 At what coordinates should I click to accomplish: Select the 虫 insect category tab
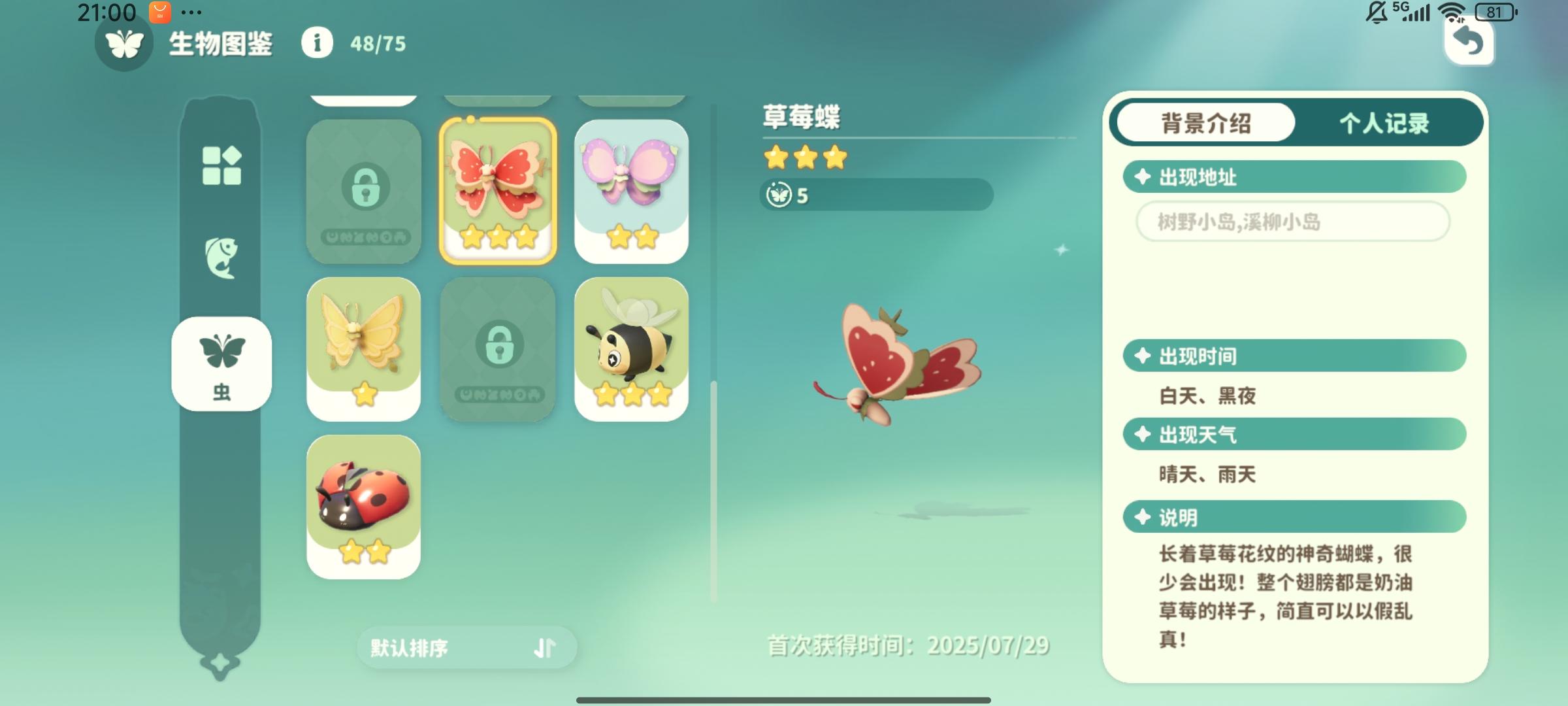click(x=222, y=364)
